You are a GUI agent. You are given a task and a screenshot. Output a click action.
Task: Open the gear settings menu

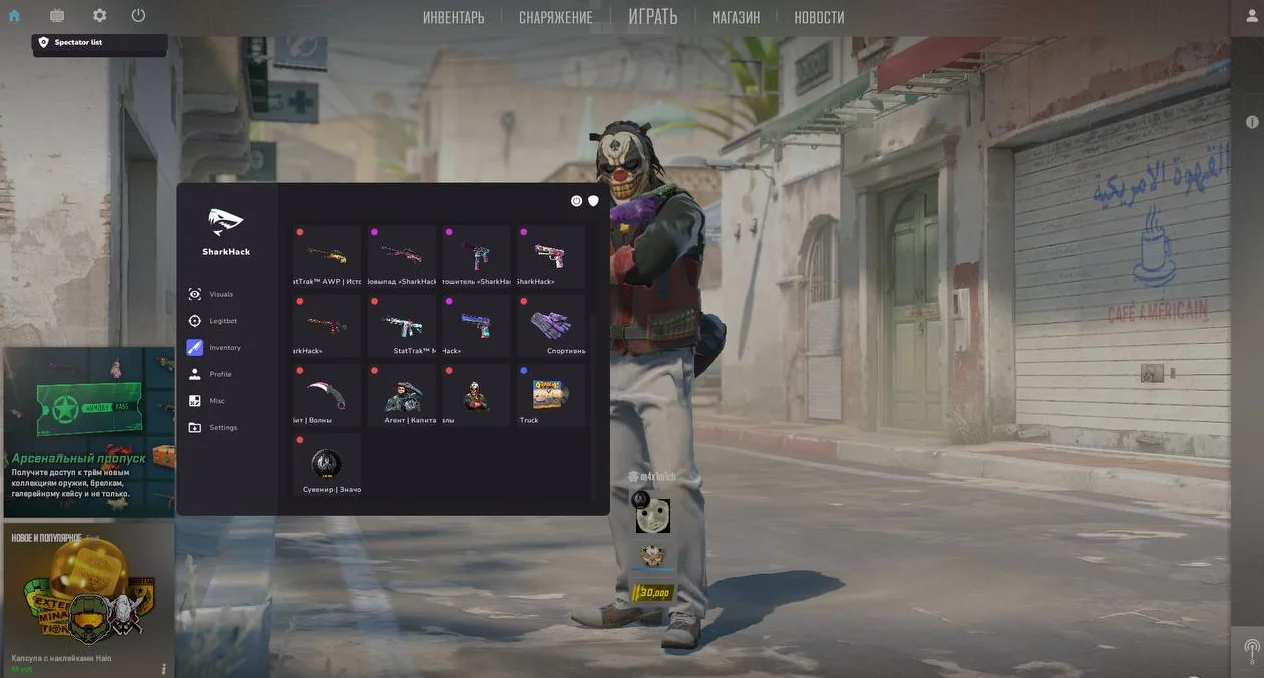point(99,16)
